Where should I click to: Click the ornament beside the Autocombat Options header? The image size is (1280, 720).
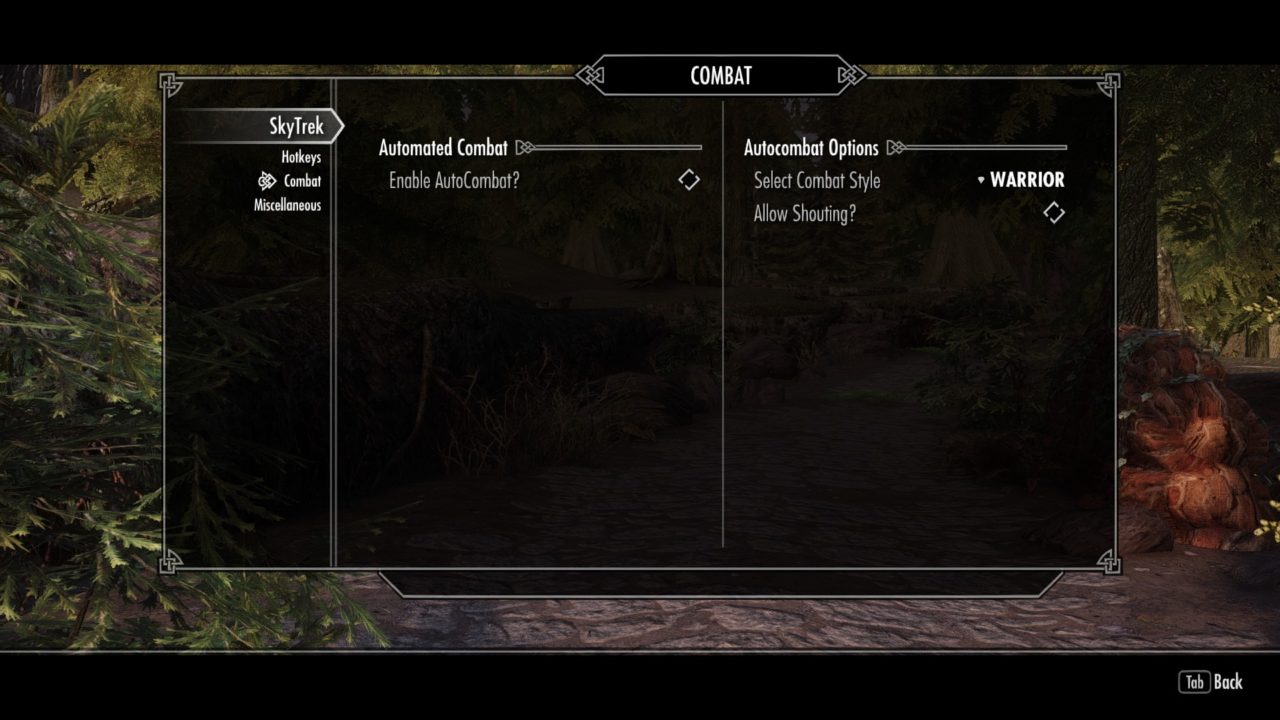896,147
